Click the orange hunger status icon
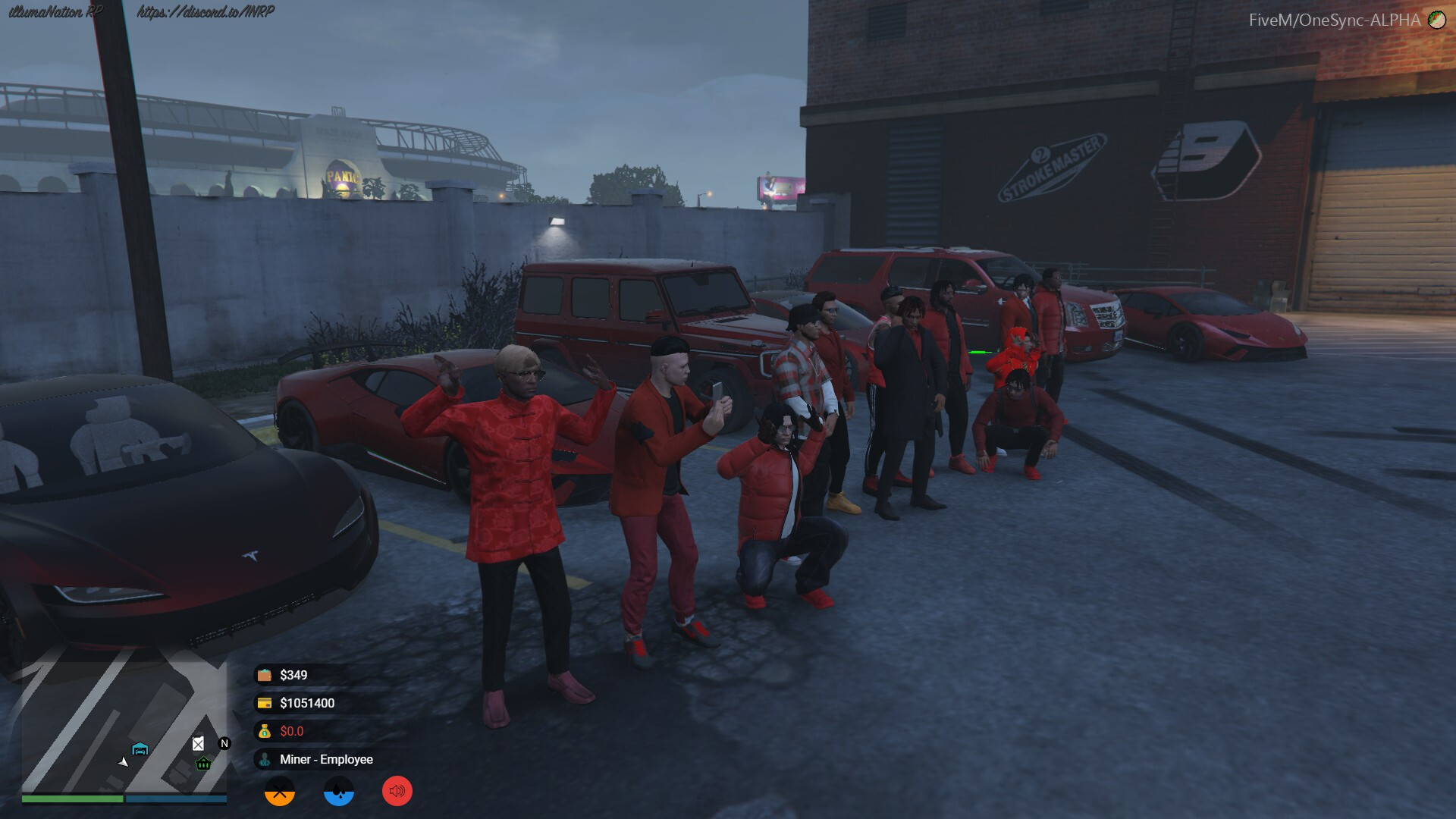Screen dimensions: 1456x819 click(280, 791)
